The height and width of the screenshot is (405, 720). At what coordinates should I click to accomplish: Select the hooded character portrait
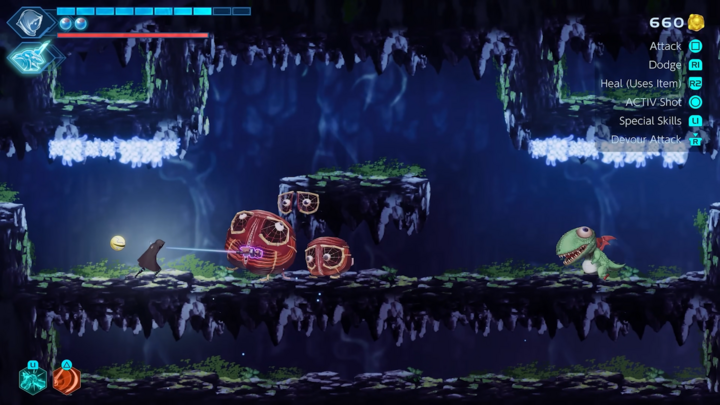tap(30, 20)
